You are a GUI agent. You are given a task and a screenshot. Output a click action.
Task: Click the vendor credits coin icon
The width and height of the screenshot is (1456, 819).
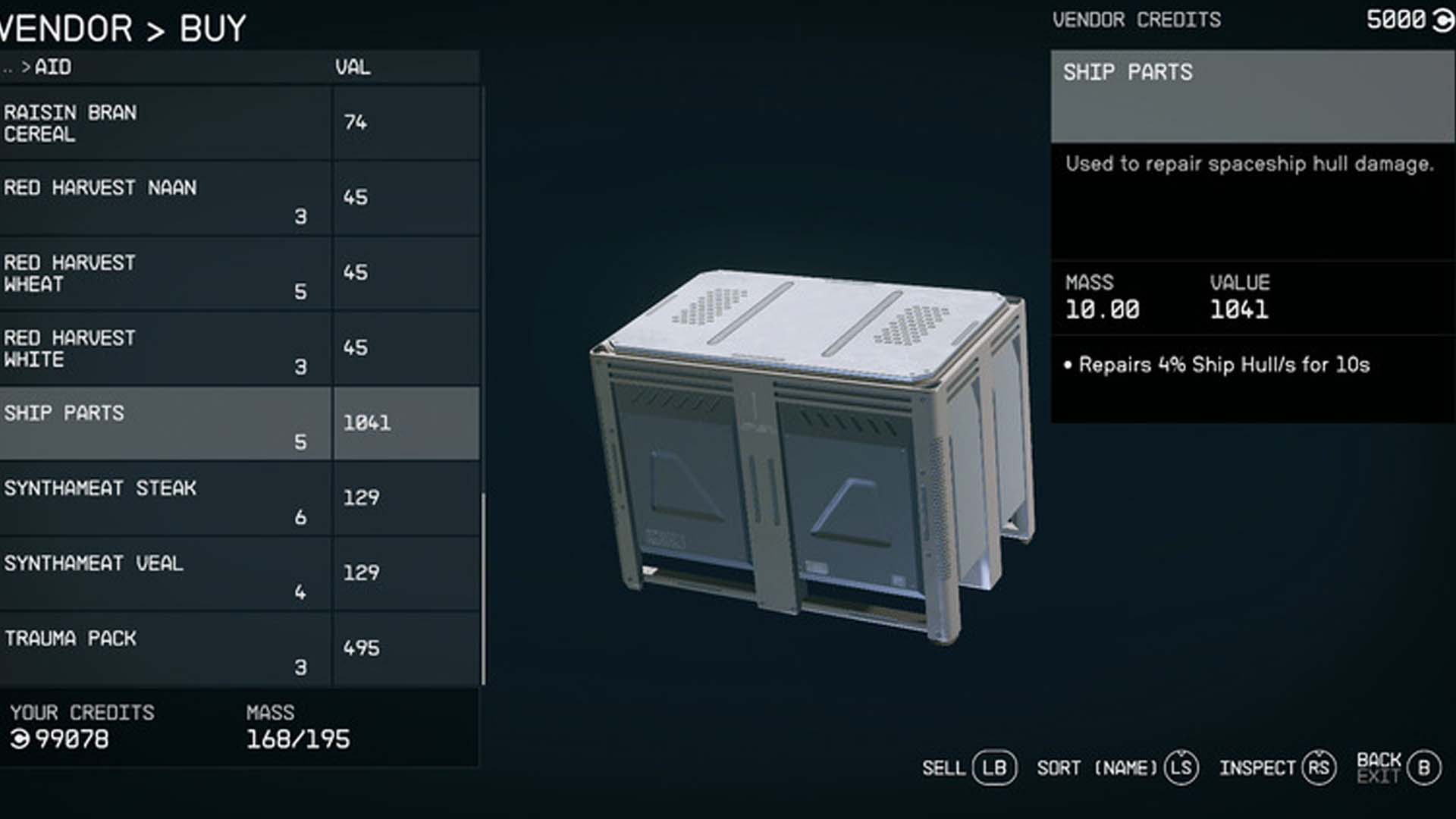click(x=1437, y=20)
